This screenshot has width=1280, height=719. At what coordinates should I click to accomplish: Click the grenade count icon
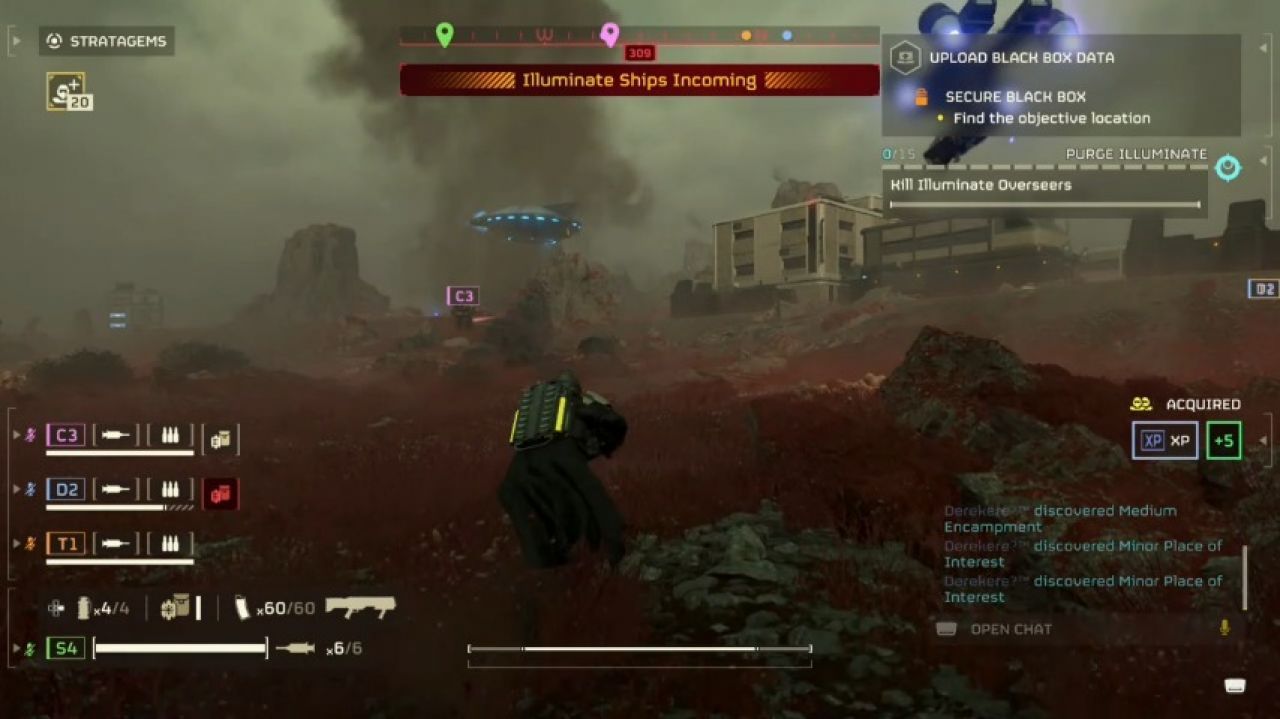(85, 607)
